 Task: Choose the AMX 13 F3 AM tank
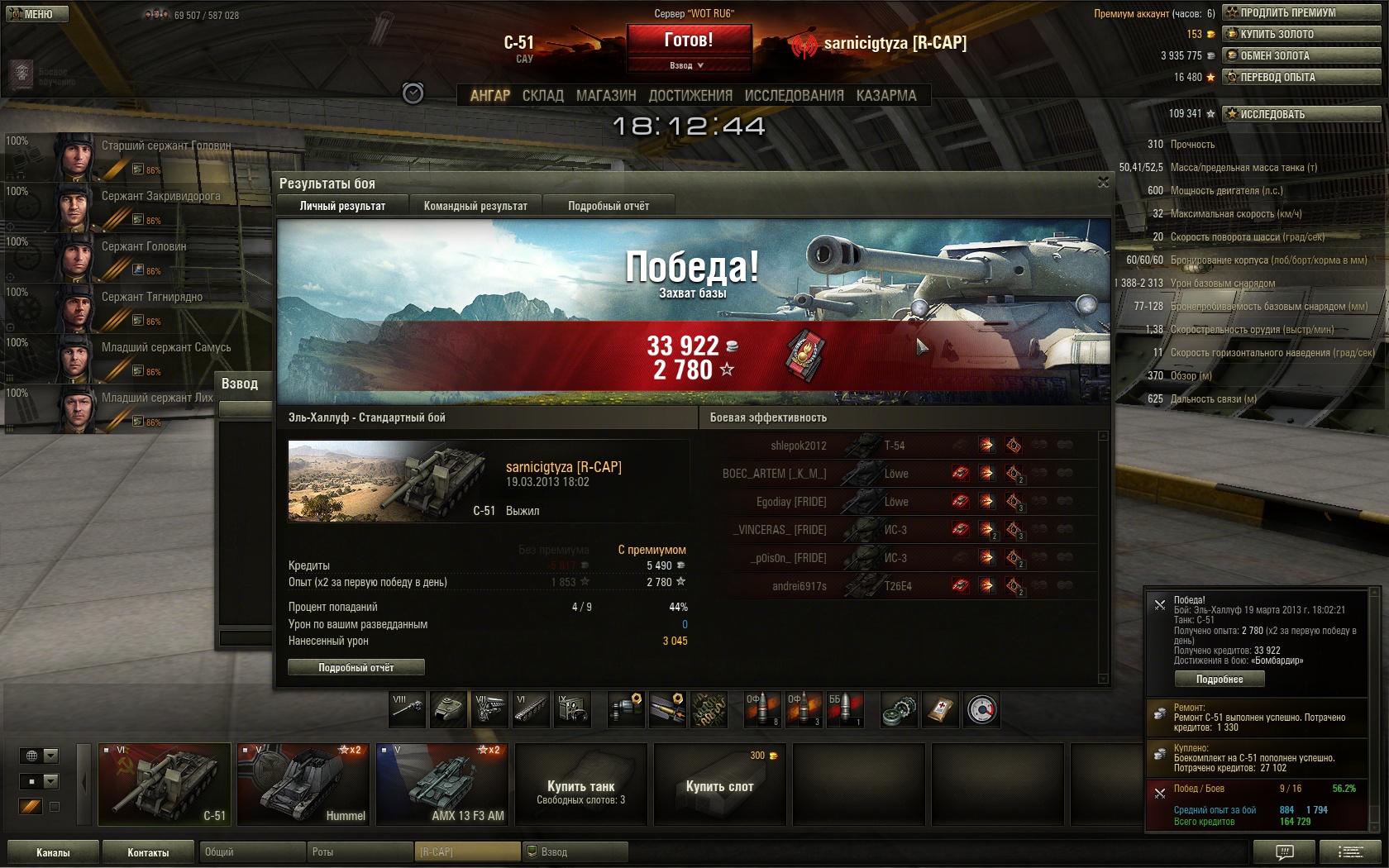(x=442, y=785)
